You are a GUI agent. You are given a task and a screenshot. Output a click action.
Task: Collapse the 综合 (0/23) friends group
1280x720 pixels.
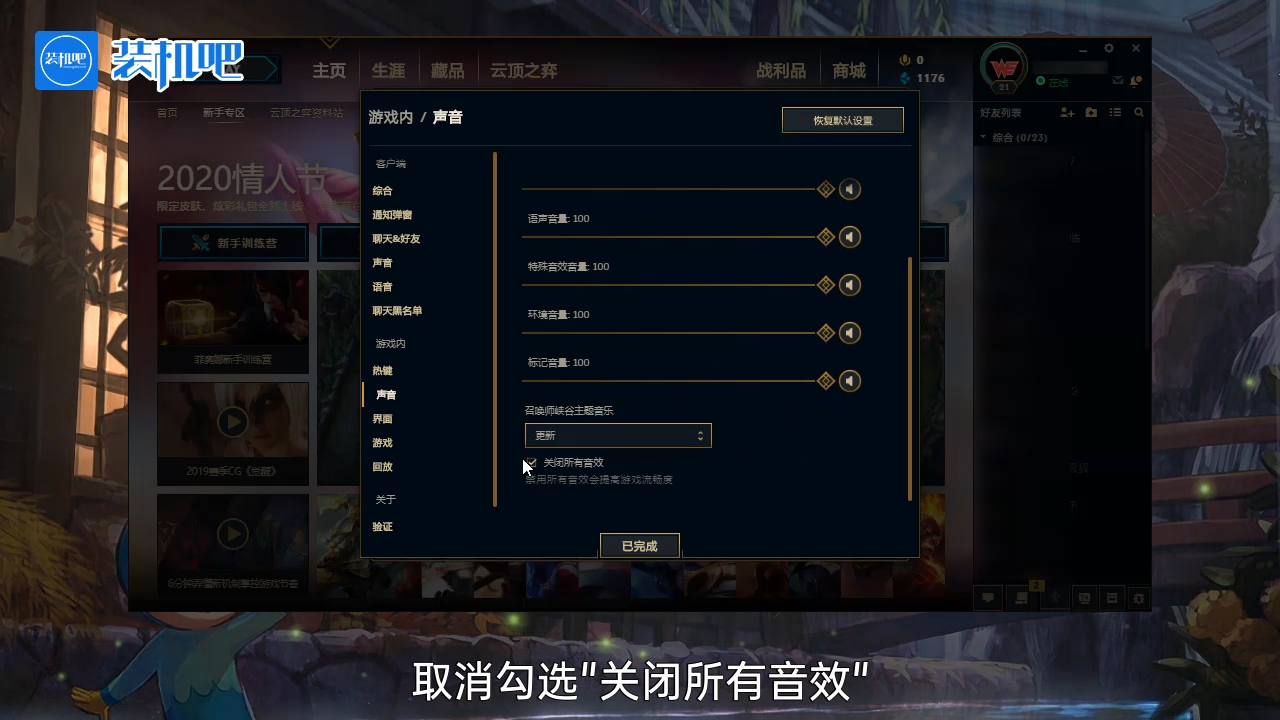[x=982, y=137]
